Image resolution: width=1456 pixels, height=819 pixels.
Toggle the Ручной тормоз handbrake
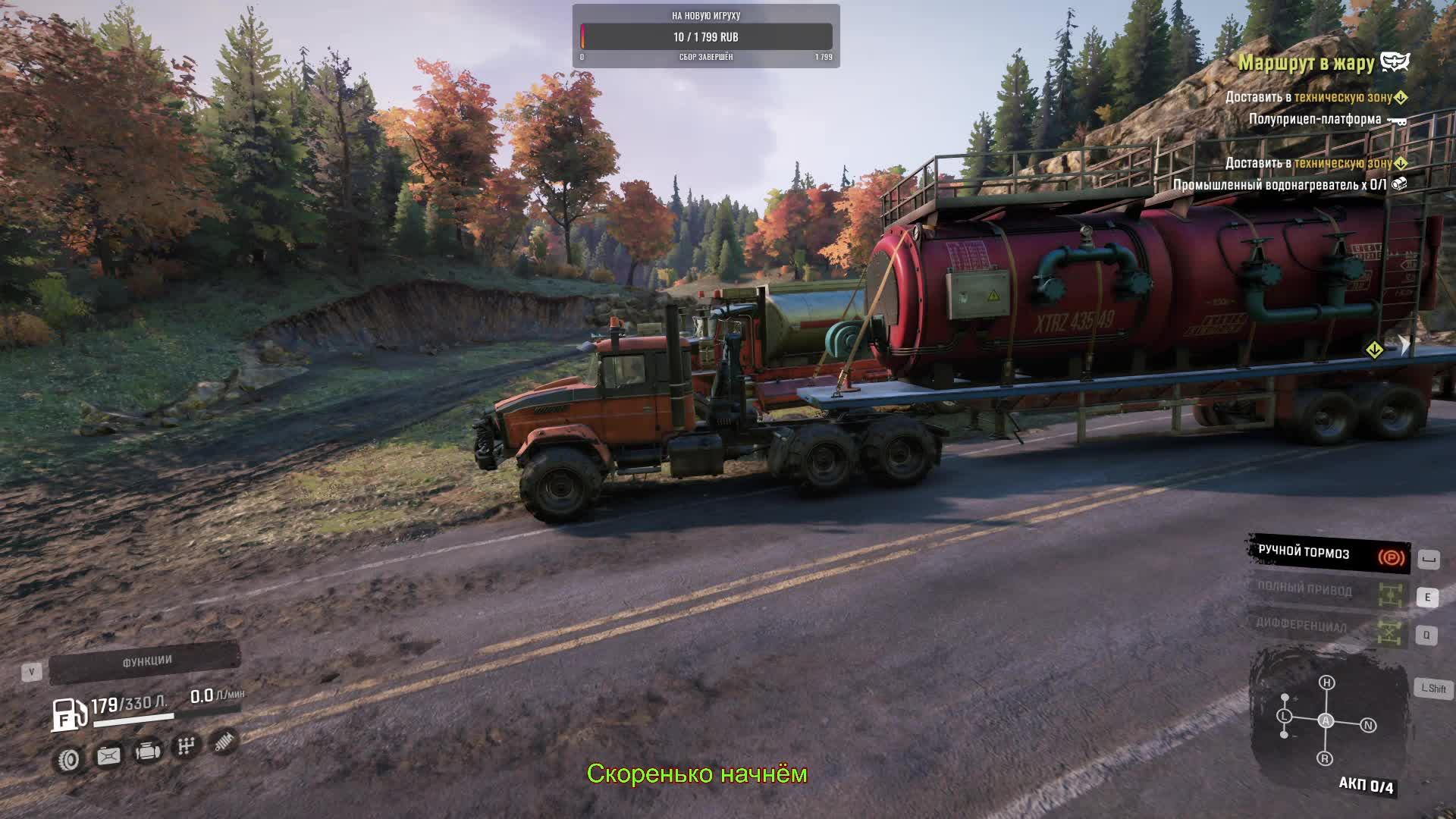point(1329,554)
